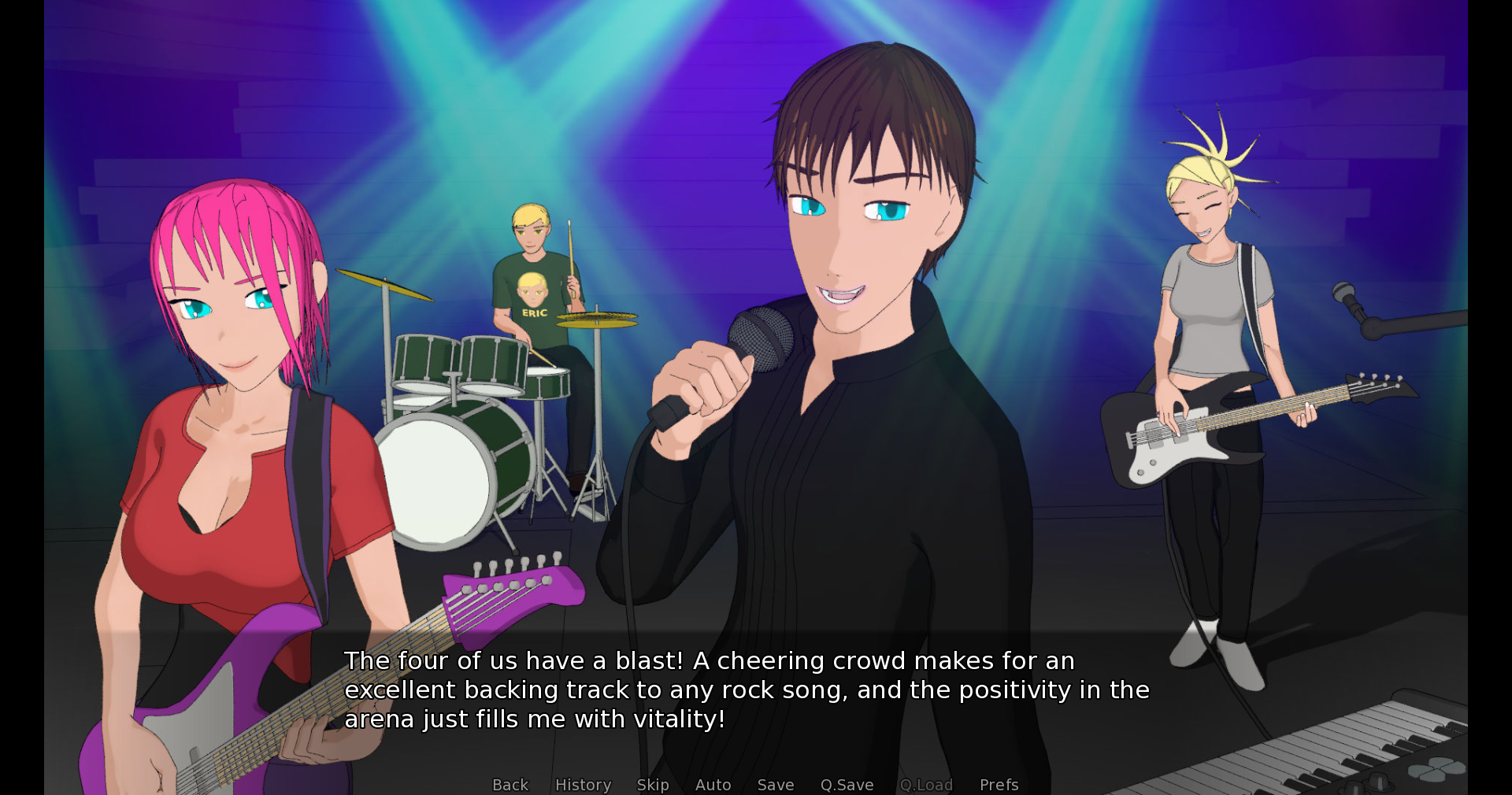The height and width of the screenshot is (795, 1512).
Task: Open the dialogue History log
Action: [583, 785]
